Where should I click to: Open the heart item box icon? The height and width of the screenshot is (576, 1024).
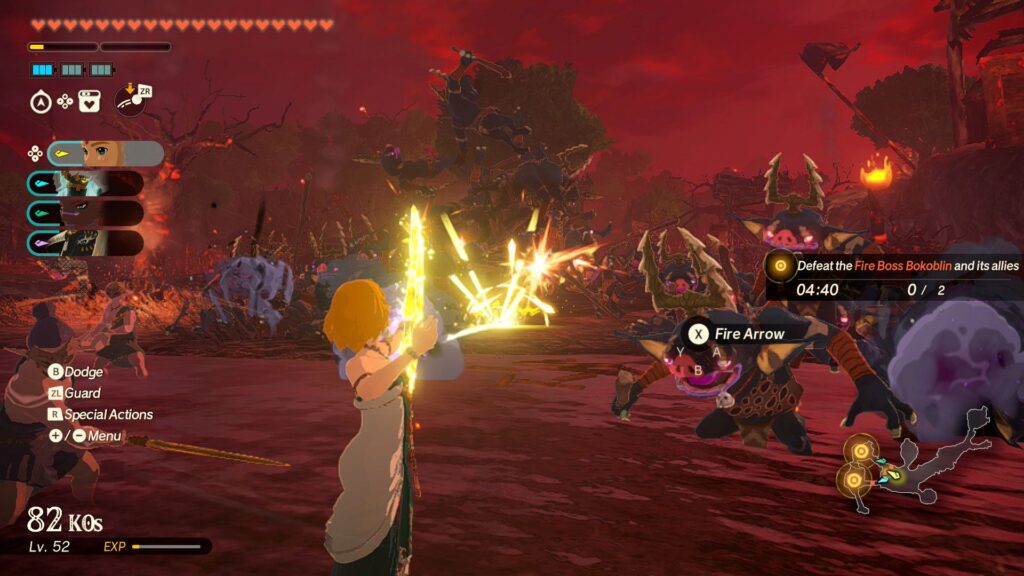(x=89, y=101)
